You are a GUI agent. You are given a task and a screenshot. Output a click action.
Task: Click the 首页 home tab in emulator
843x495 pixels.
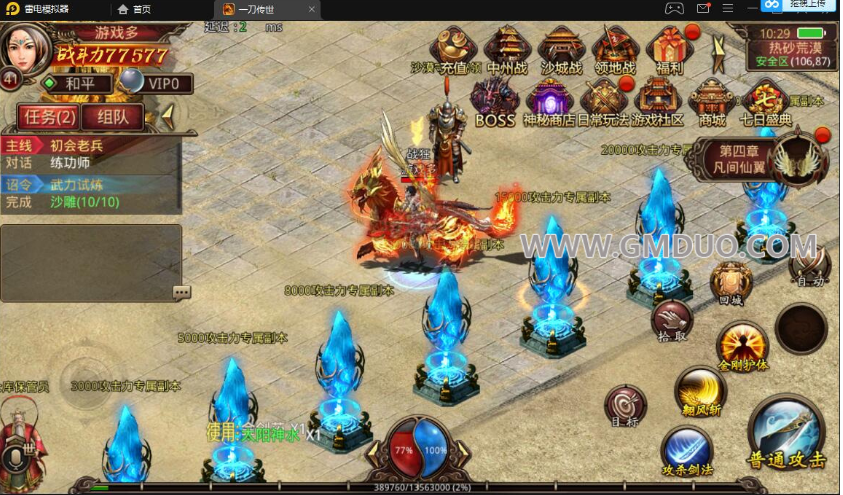(x=135, y=9)
